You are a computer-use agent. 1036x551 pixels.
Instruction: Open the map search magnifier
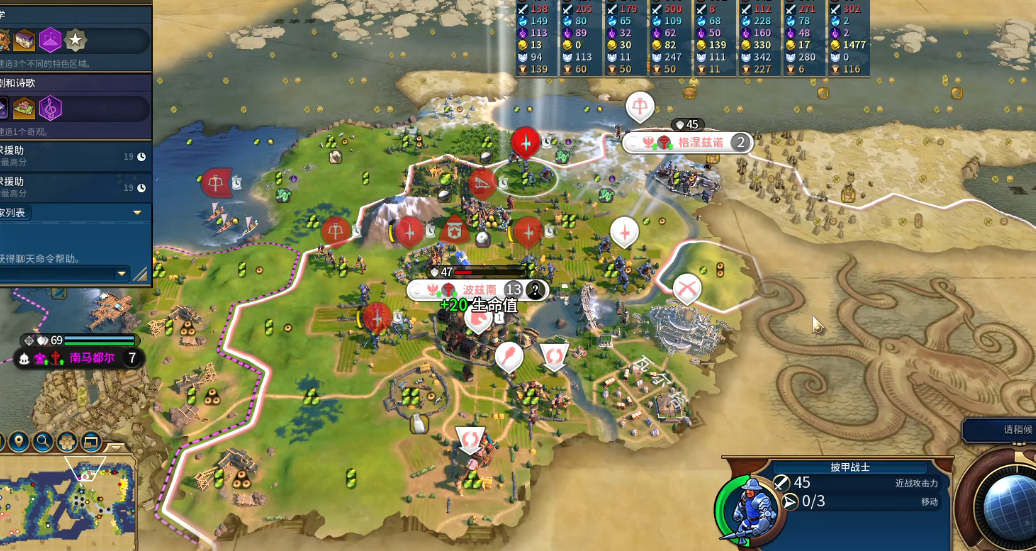pyautogui.click(x=42, y=441)
